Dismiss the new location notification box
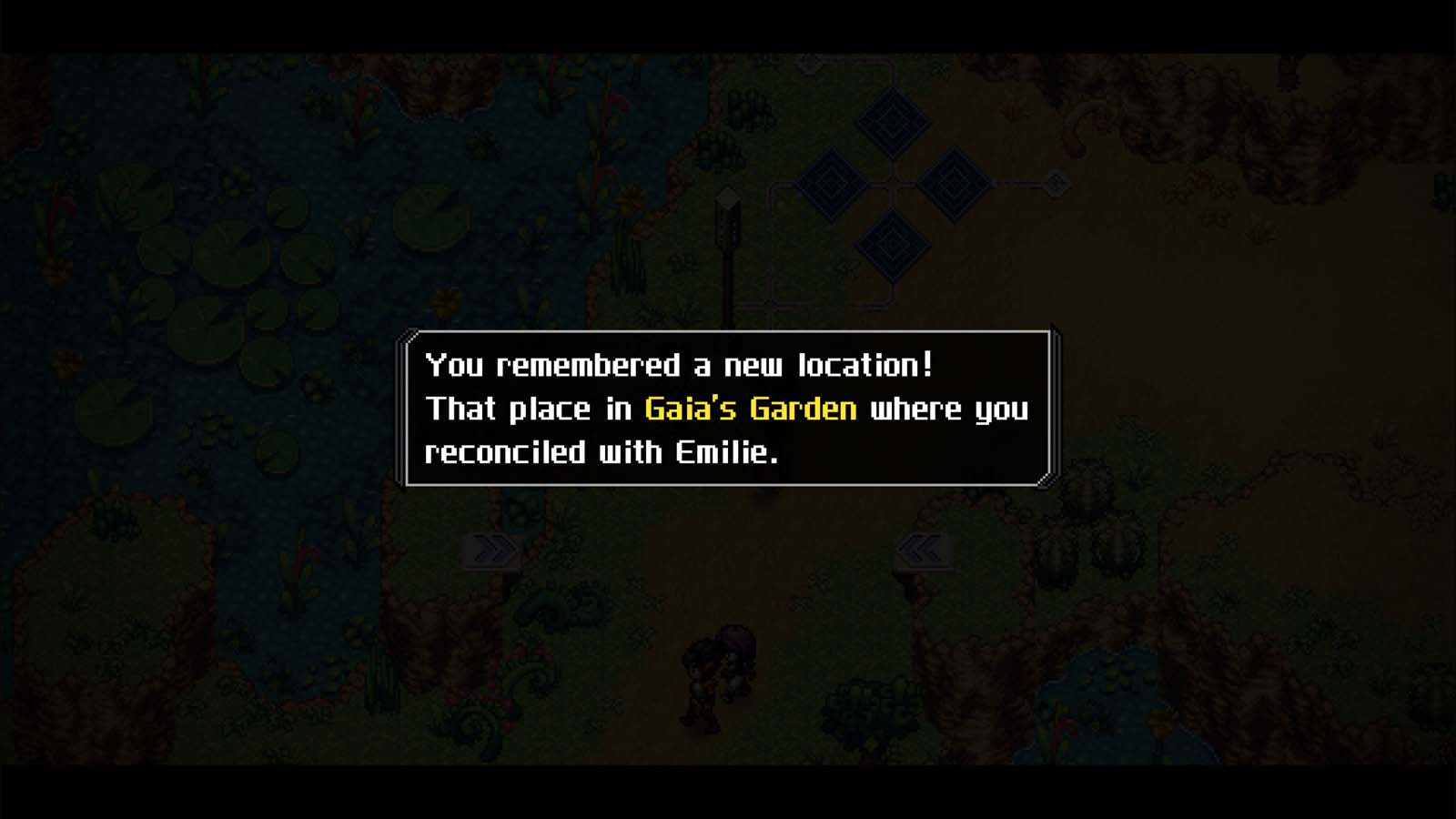1456x819 pixels. [x=728, y=409]
